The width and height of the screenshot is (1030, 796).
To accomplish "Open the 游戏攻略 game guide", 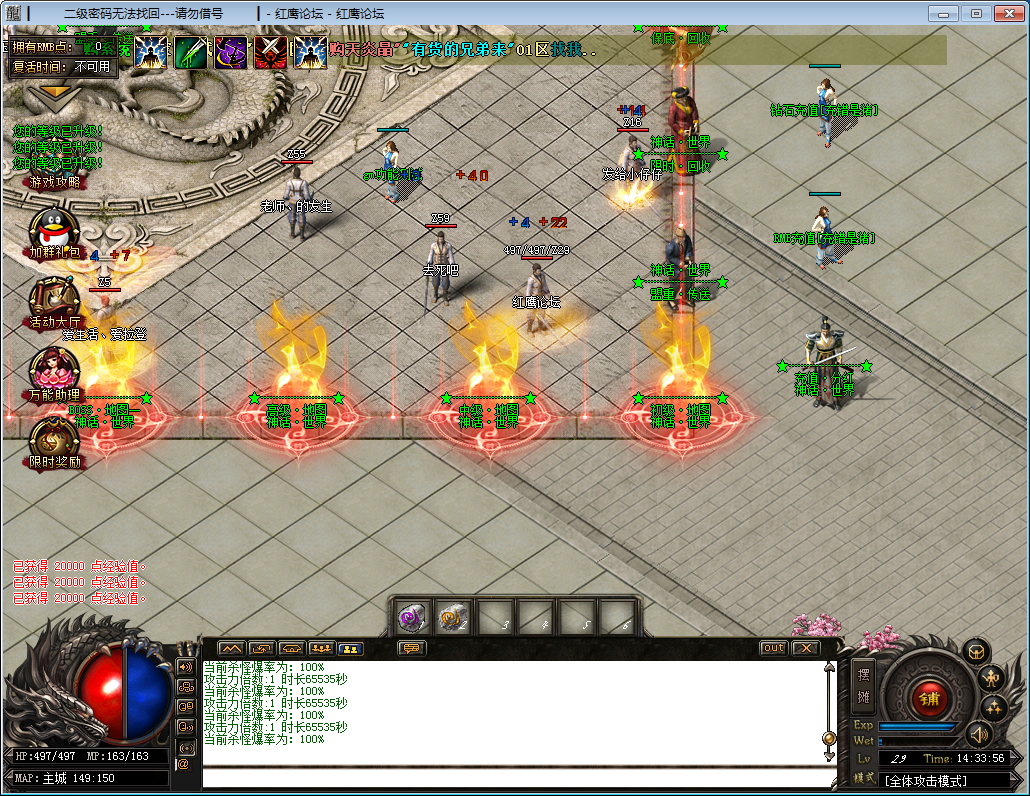I will 55,182.
